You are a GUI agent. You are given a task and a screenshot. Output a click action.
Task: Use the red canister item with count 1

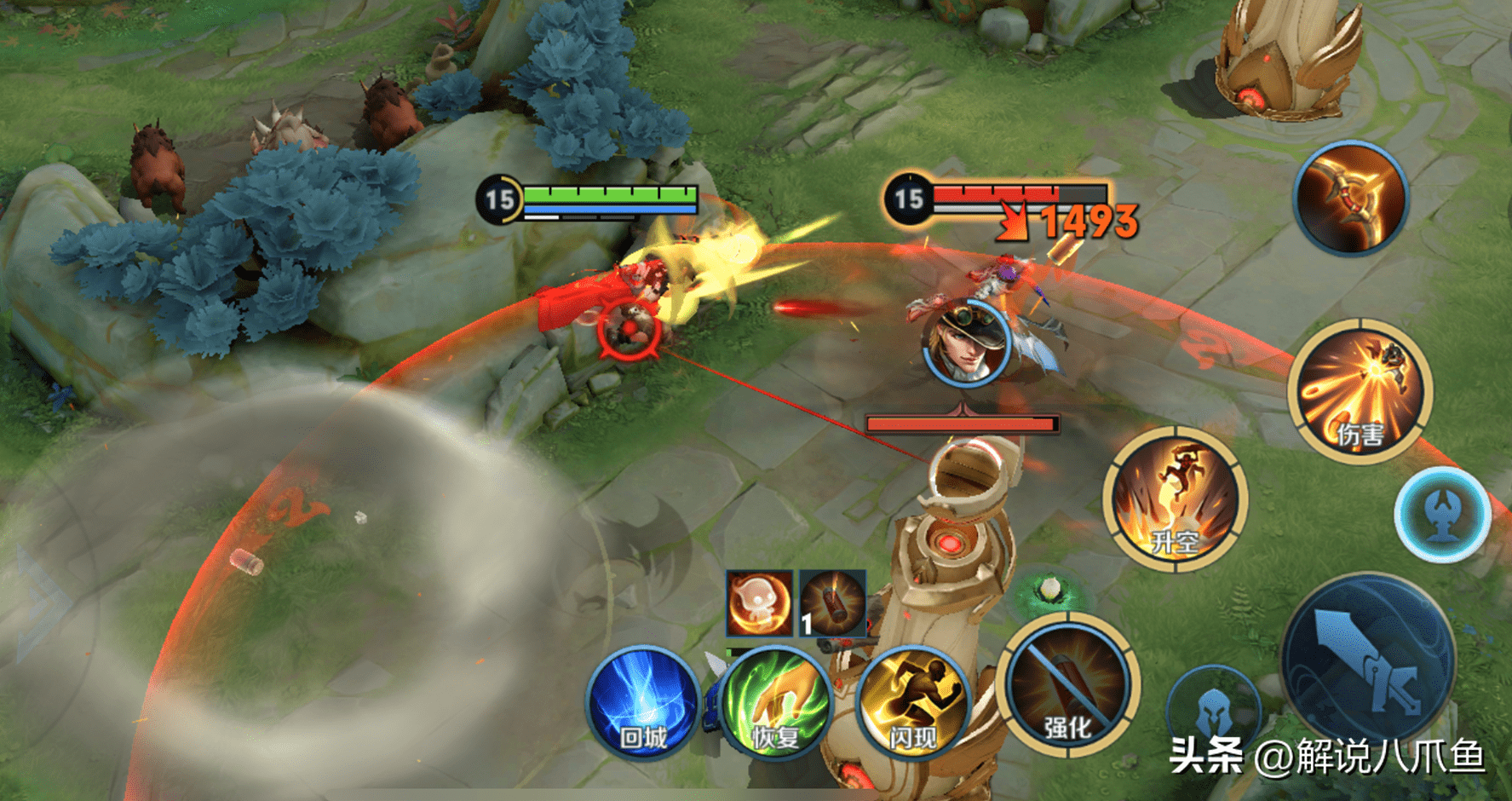tap(832, 603)
